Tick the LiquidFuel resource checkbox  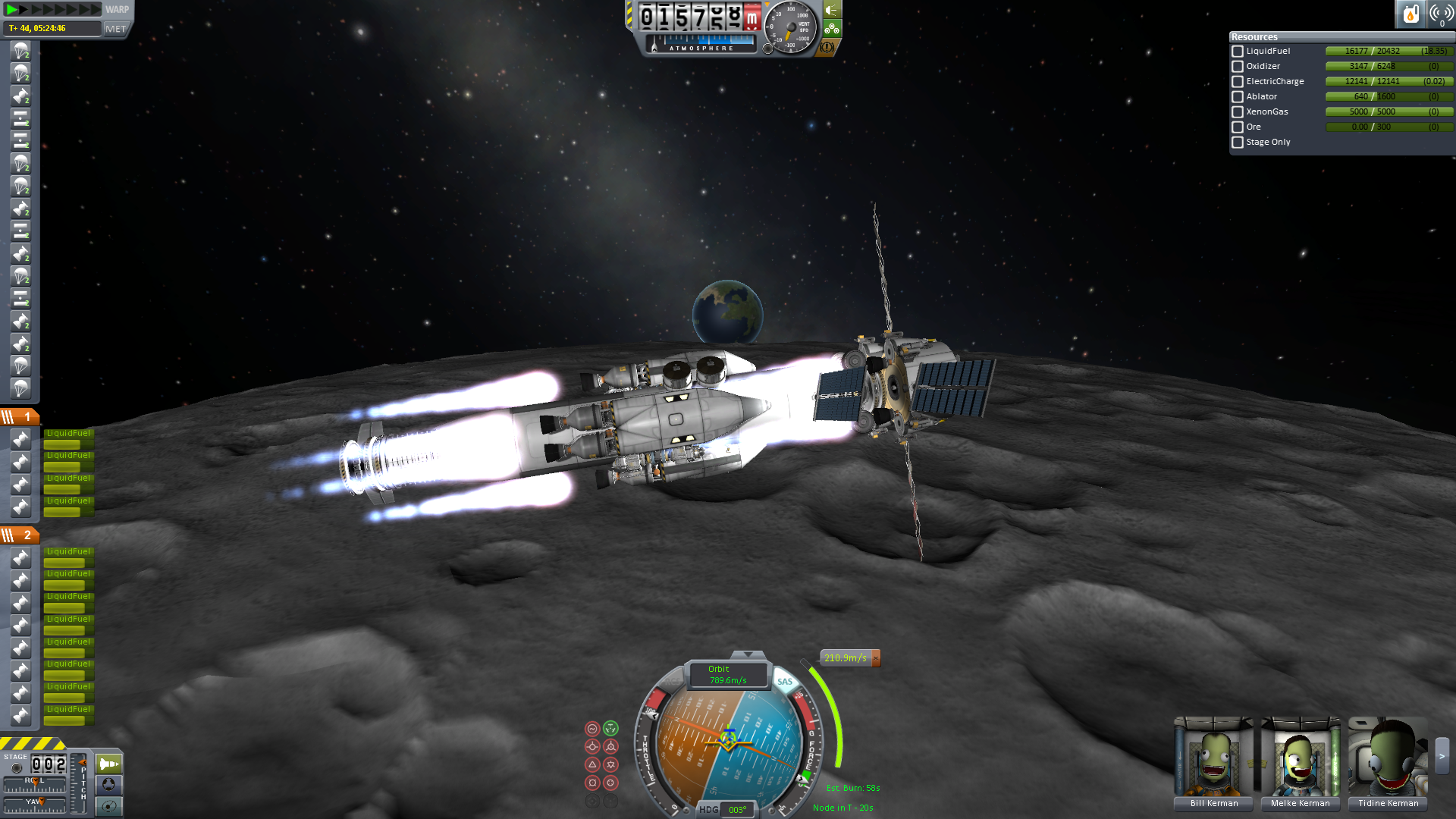[1238, 52]
